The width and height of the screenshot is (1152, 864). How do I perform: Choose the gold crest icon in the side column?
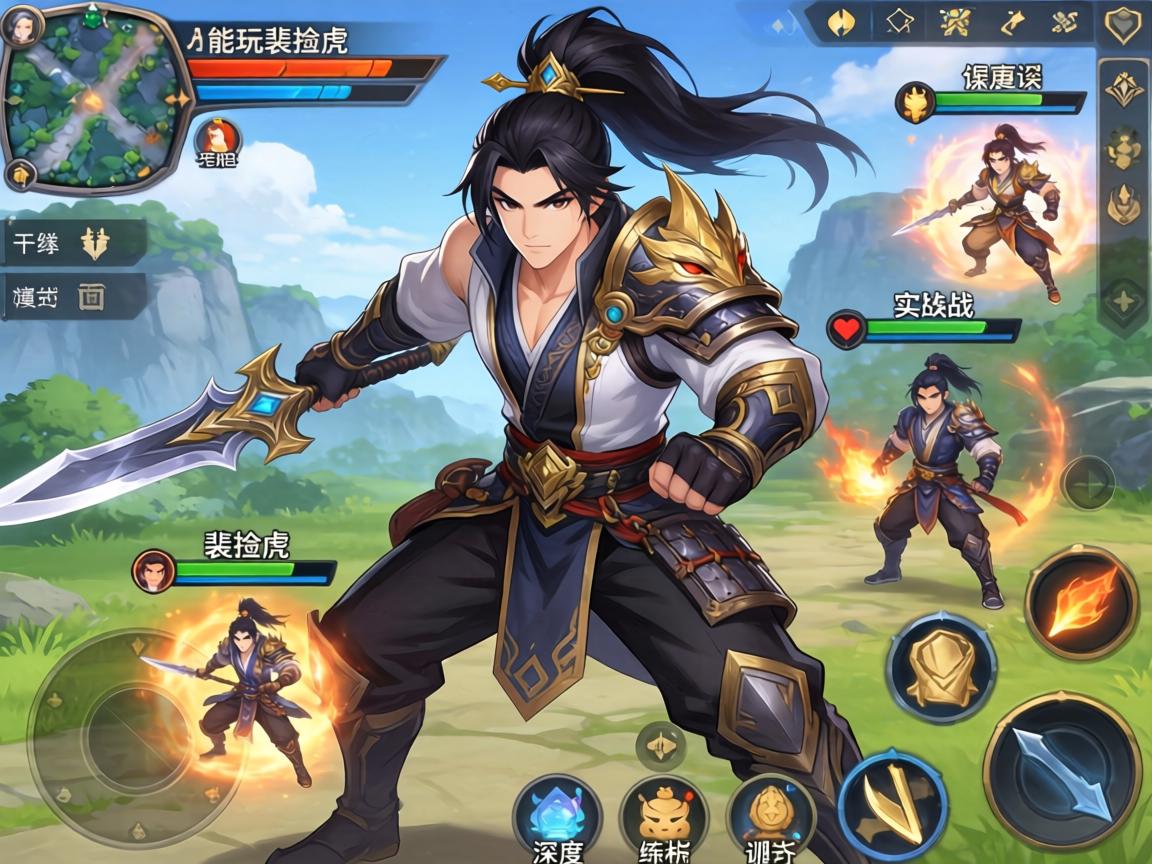[1123, 89]
